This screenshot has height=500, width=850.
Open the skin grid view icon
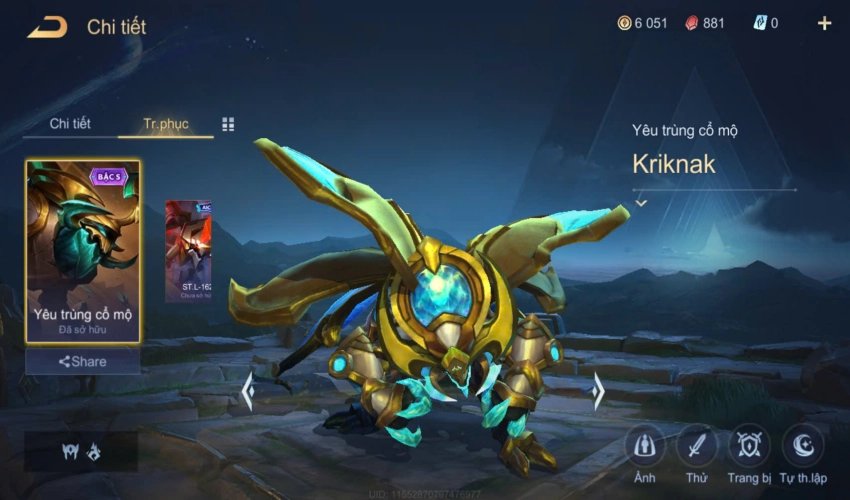tap(228, 124)
